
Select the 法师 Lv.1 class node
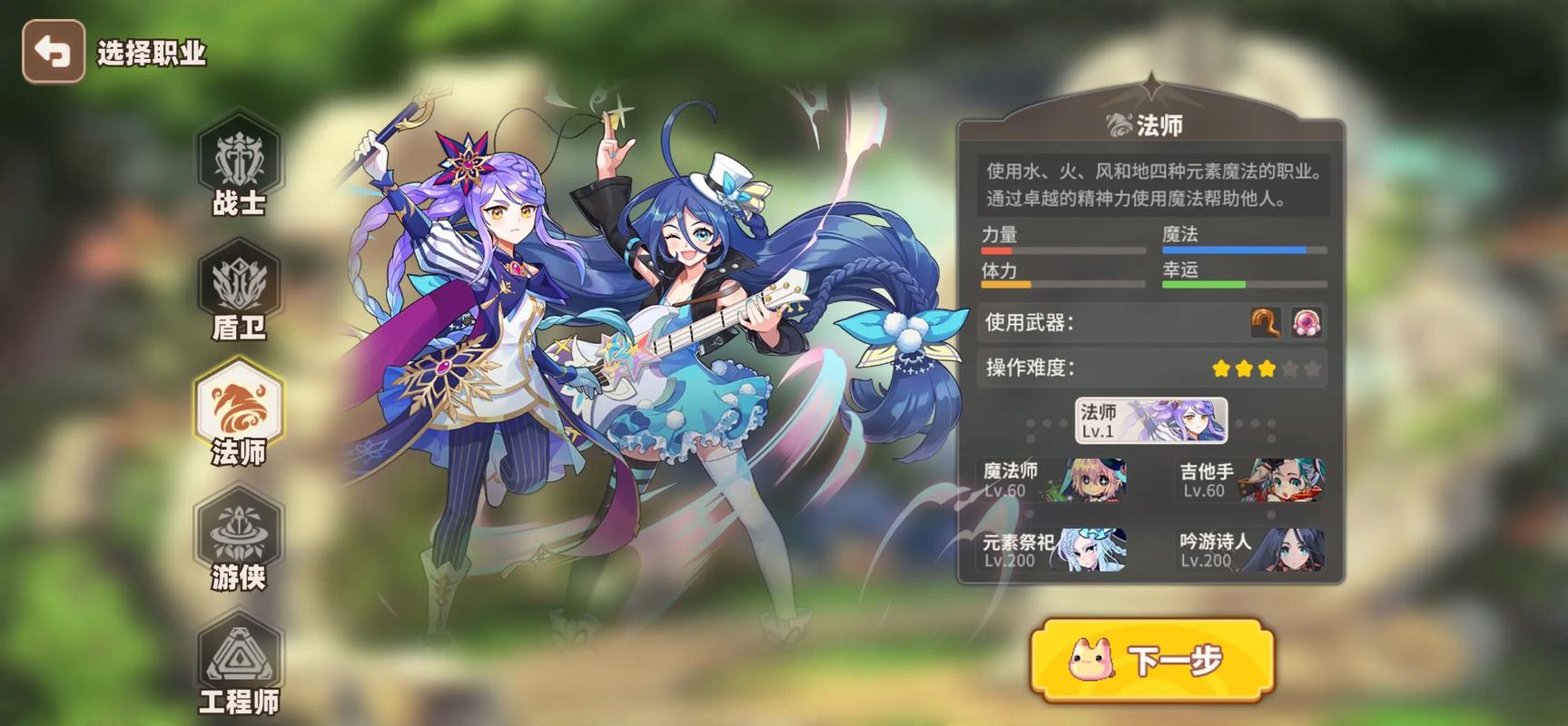(x=1149, y=421)
